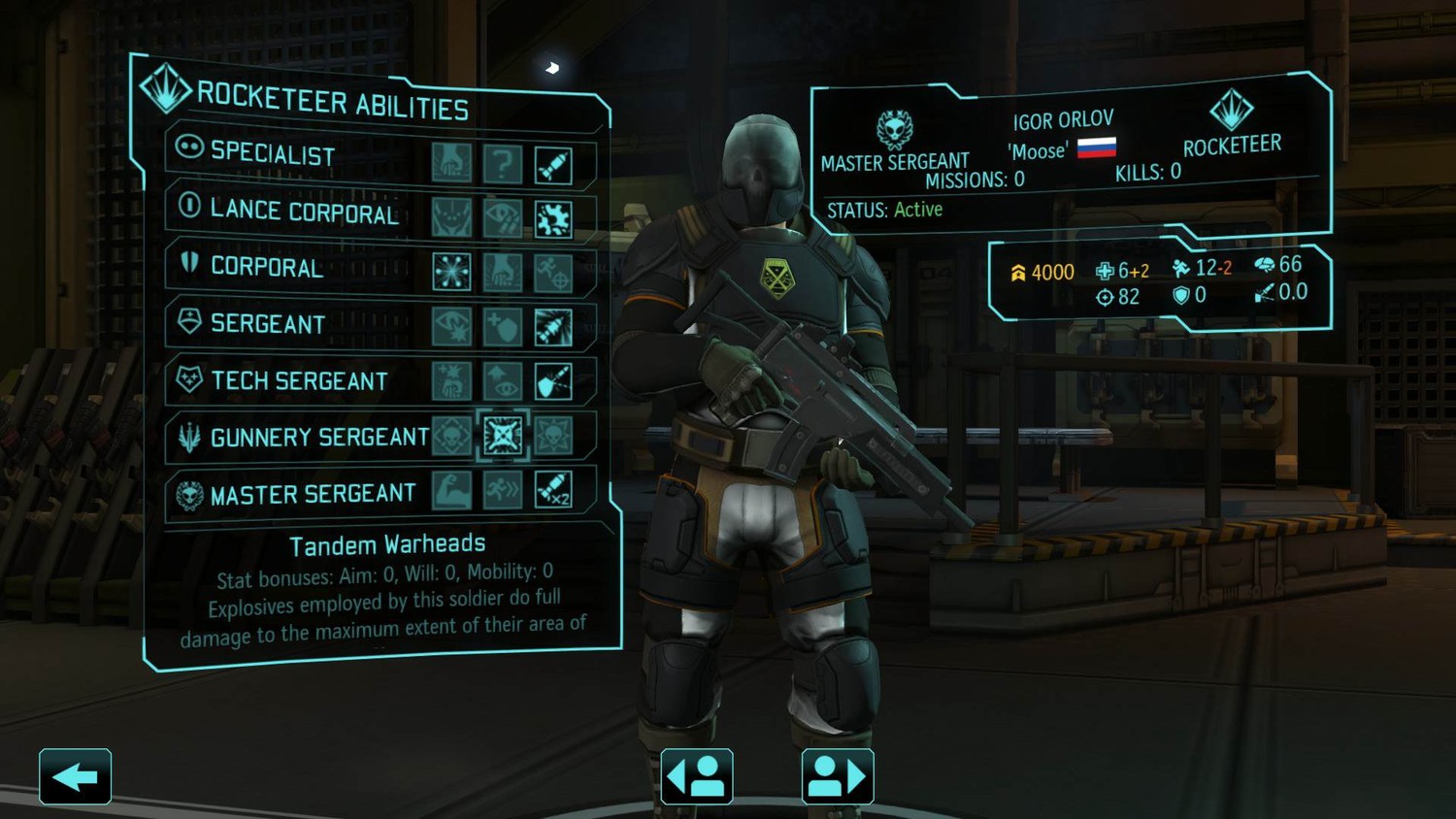Go back with the arrow button
This screenshot has width=1456, height=819.
click(75, 776)
